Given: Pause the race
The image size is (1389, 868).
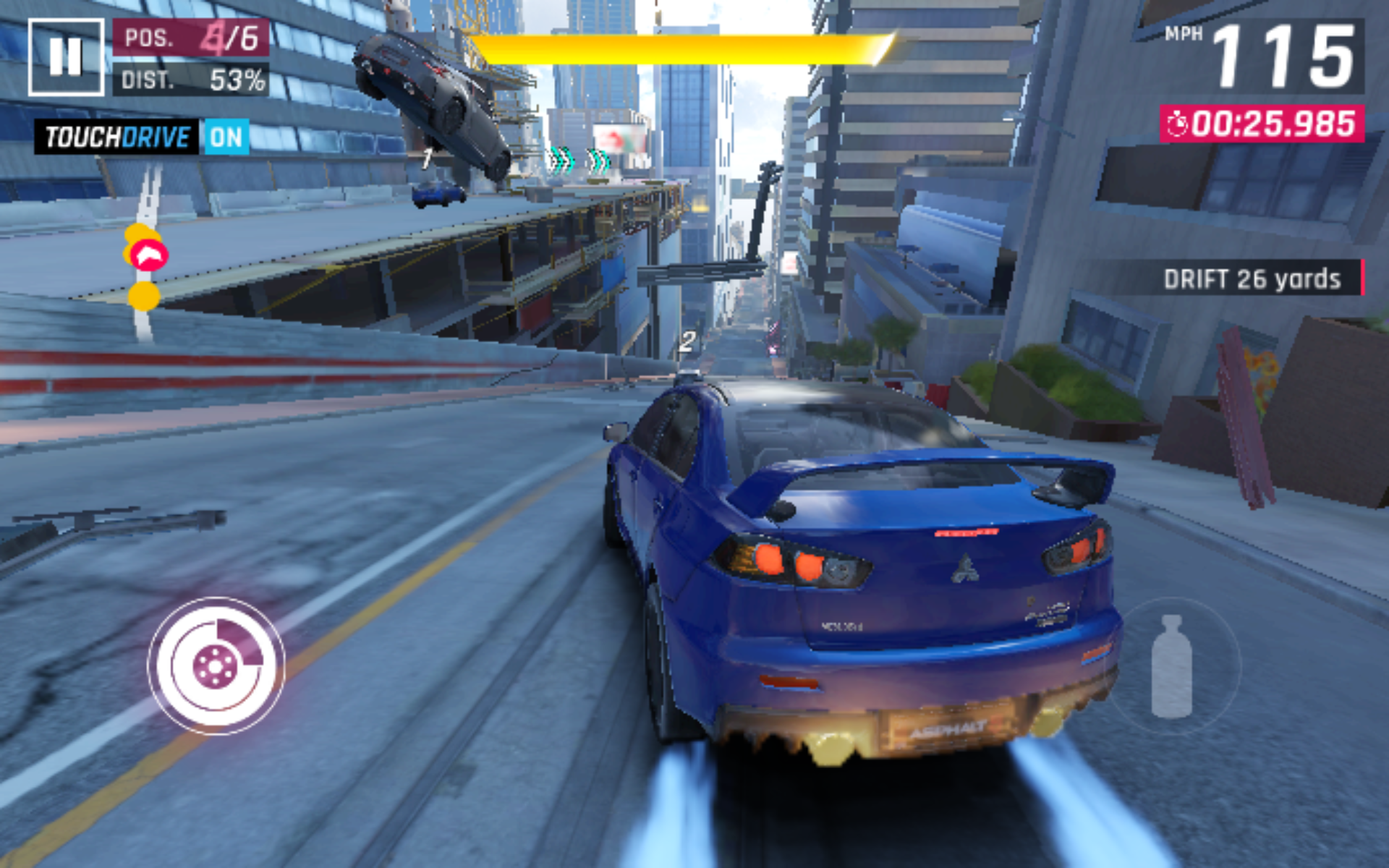Looking at the screenshot, I should [x=65, y=57].
